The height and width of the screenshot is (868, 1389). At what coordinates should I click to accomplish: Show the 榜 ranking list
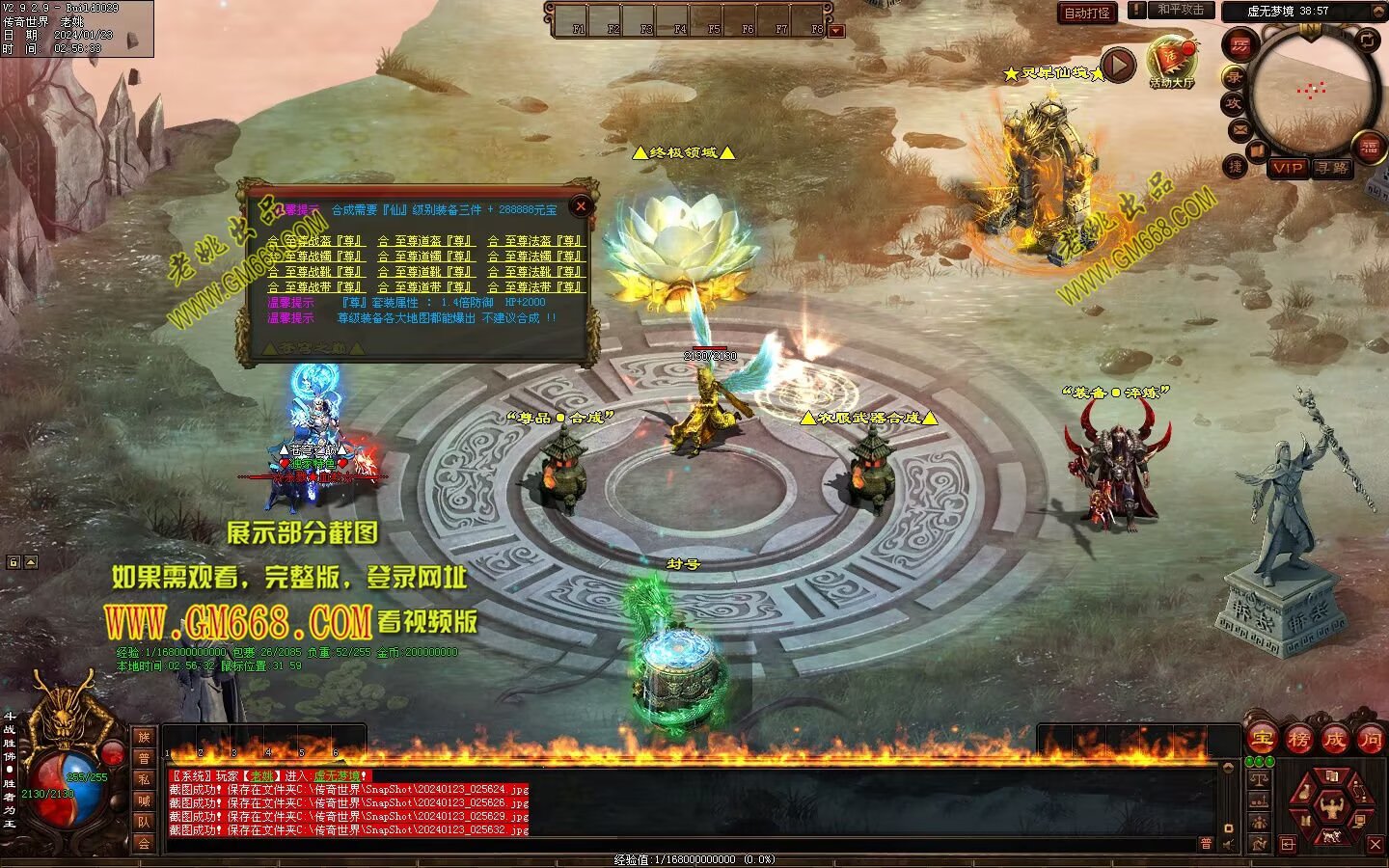point(1298,740)
